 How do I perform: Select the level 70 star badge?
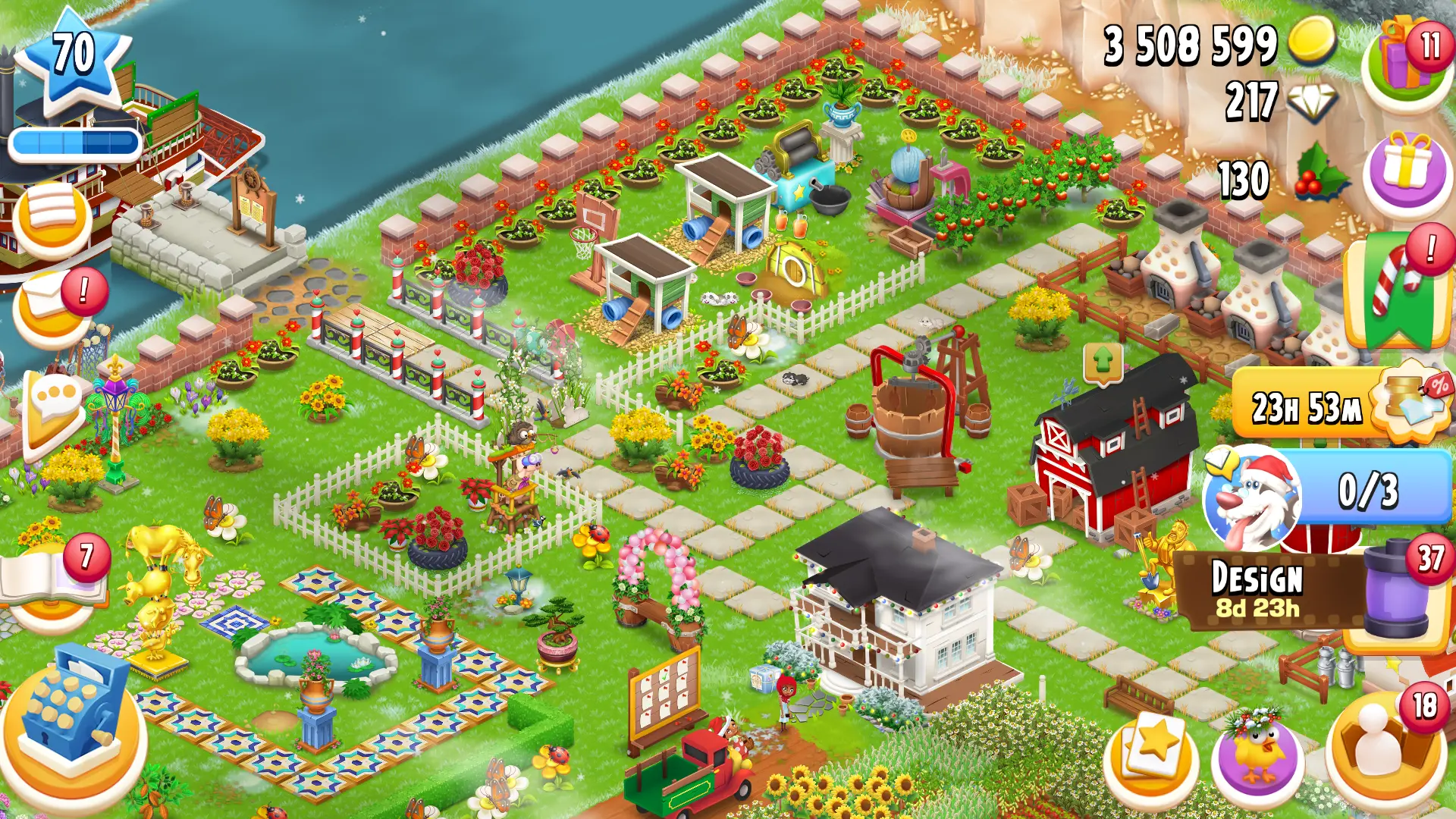click(72, 53)
